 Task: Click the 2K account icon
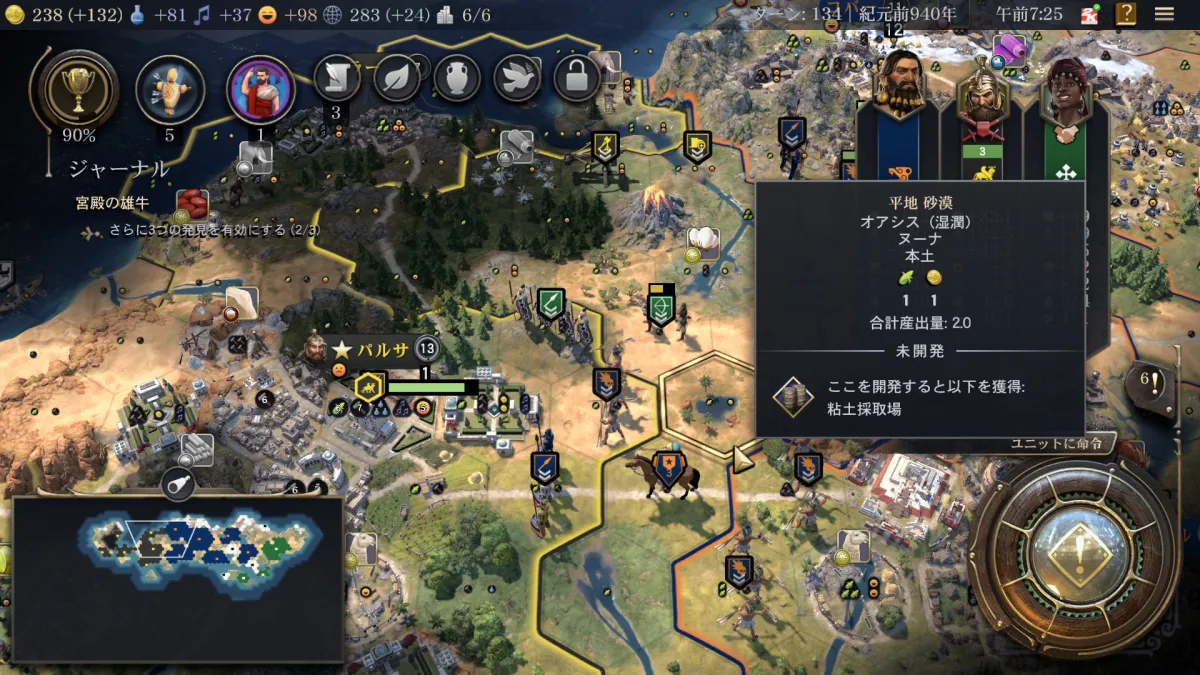(1090, 14)
